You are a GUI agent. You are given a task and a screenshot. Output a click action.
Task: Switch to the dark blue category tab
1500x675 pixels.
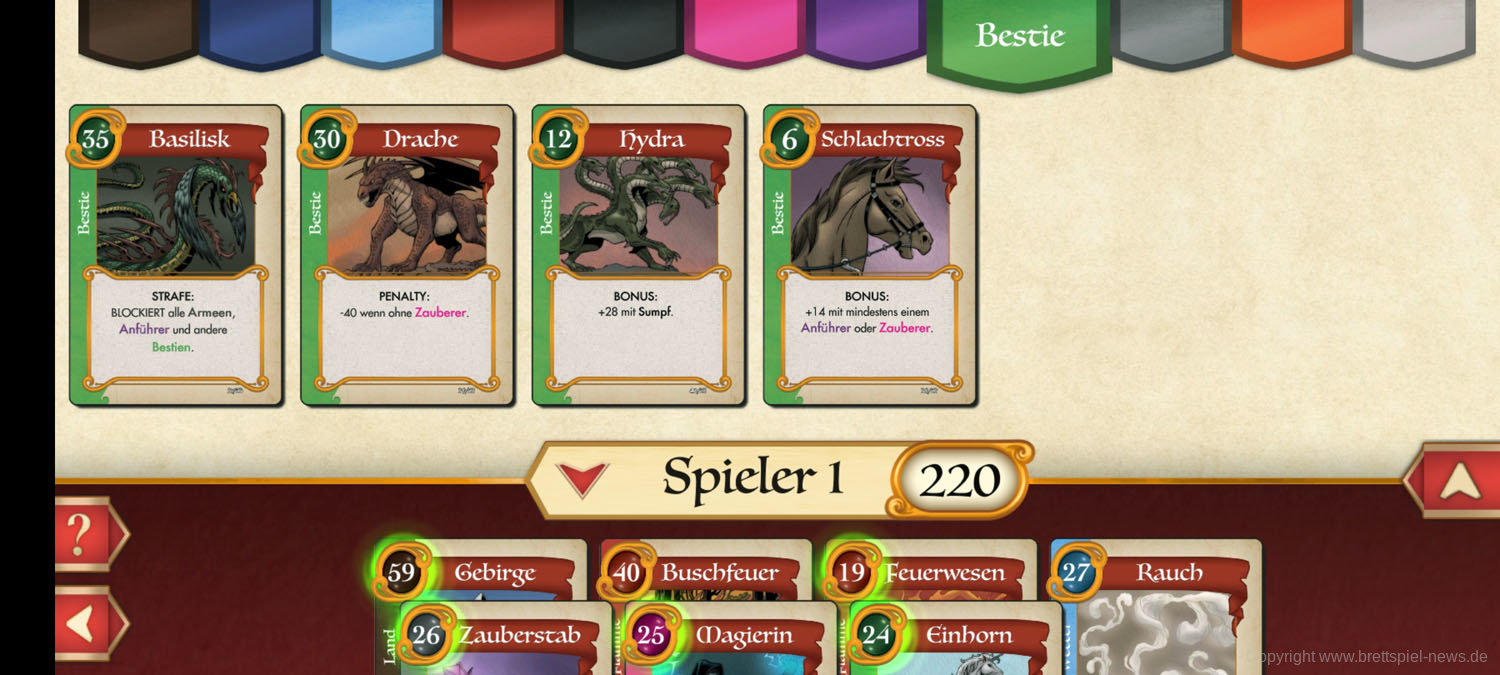[260, 30]
